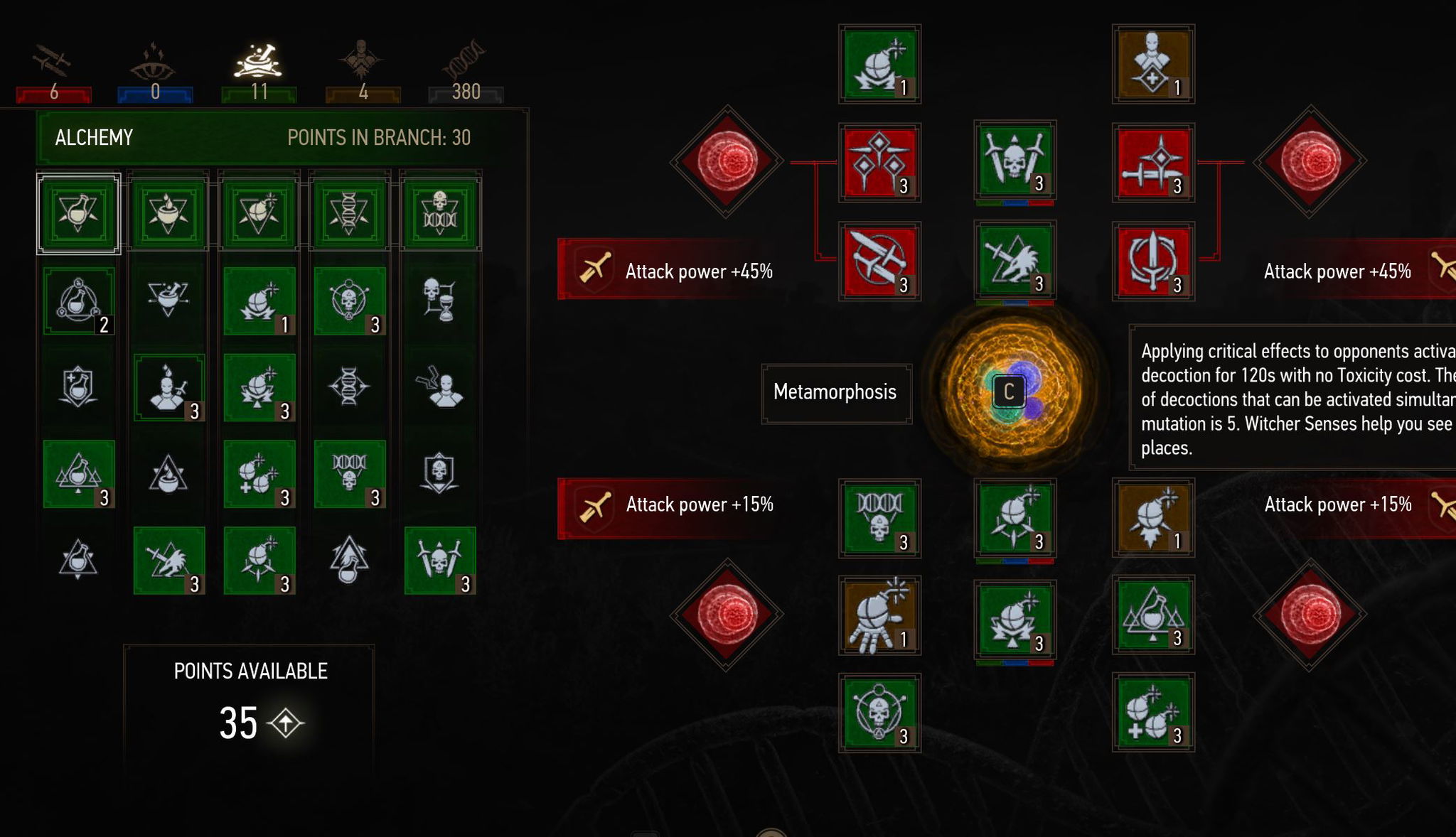Image resolution: width=1456 pixels, height=837 pixels.
Task: Select the DNA skull skill left of Metamorphosis
Action: click(x=879, y=519)
